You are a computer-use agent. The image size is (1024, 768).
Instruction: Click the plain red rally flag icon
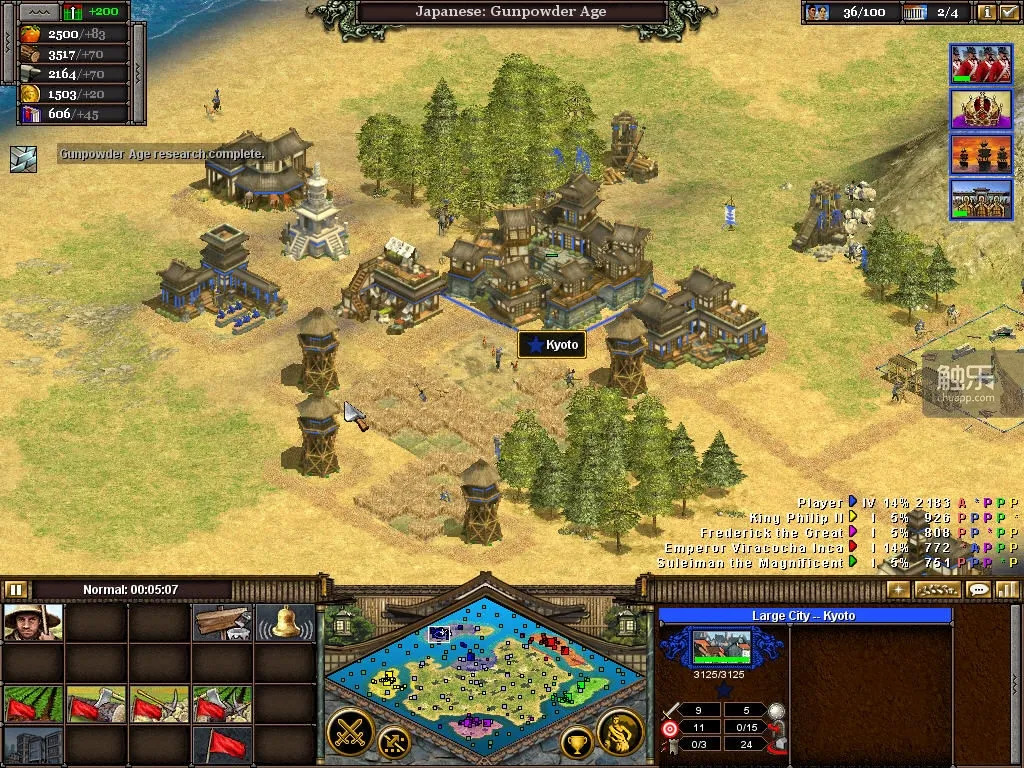(222, 745)
